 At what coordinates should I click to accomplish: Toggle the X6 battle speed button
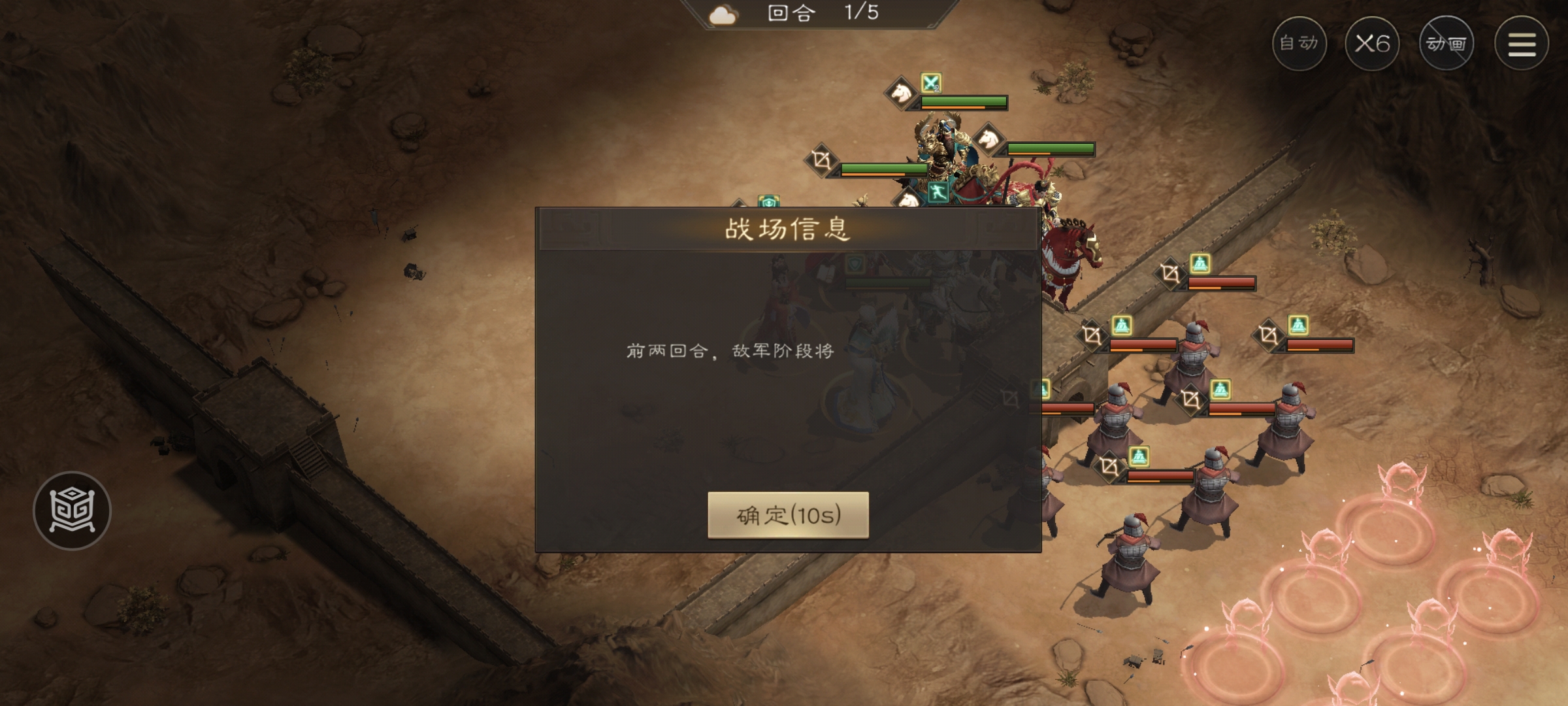pyautogui.click(x=1374, y=43)
